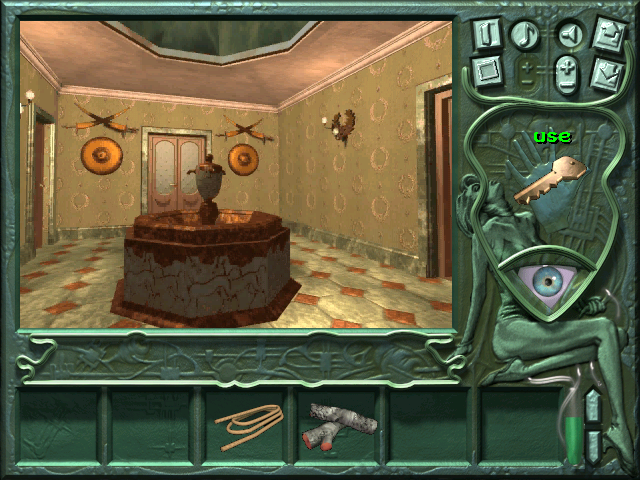The image size is (640, 480).
Task: Adjust sound volume with the plus-minus button
Action: pyautogui.click(x=567, y=76)
